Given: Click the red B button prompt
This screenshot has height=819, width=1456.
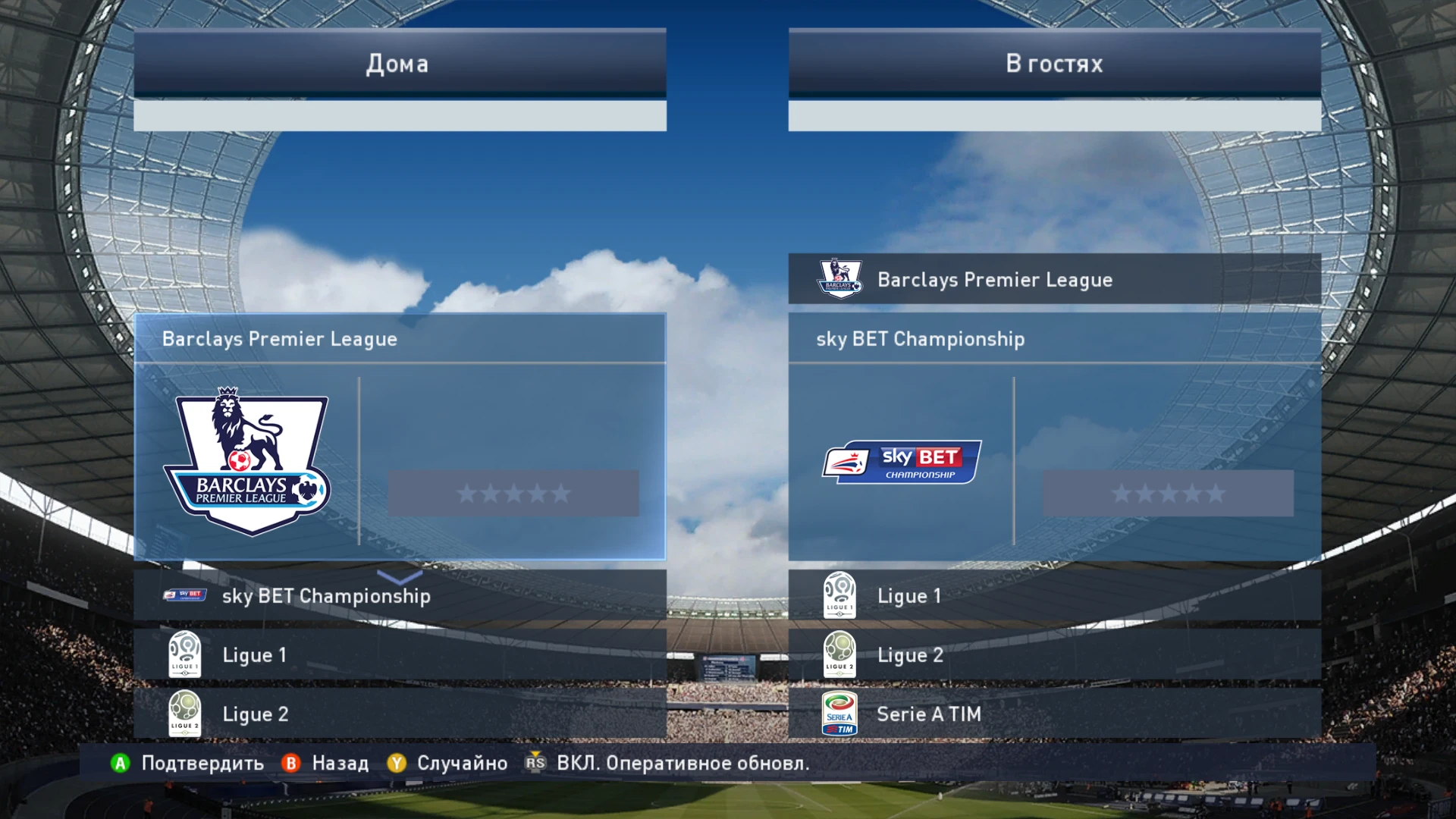Looking at the screenshot, I should pyautogui.click(x=290, y=764).
